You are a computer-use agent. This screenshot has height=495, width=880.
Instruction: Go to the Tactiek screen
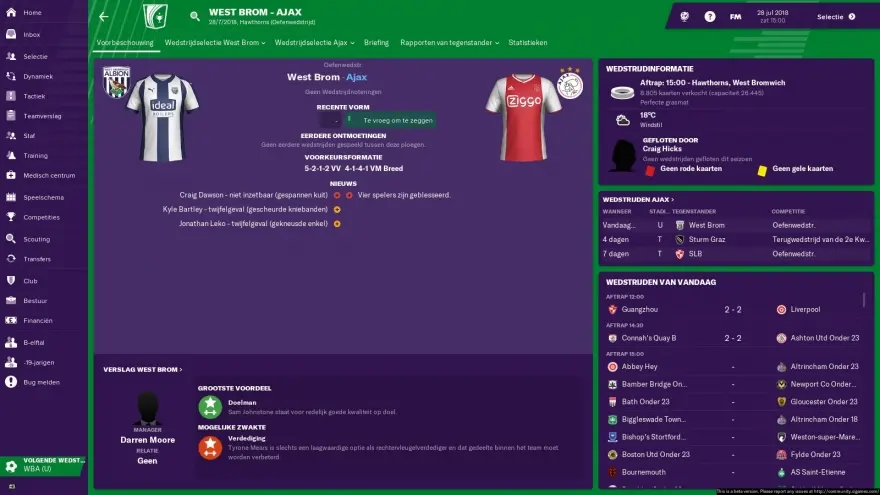pos(36,95)
